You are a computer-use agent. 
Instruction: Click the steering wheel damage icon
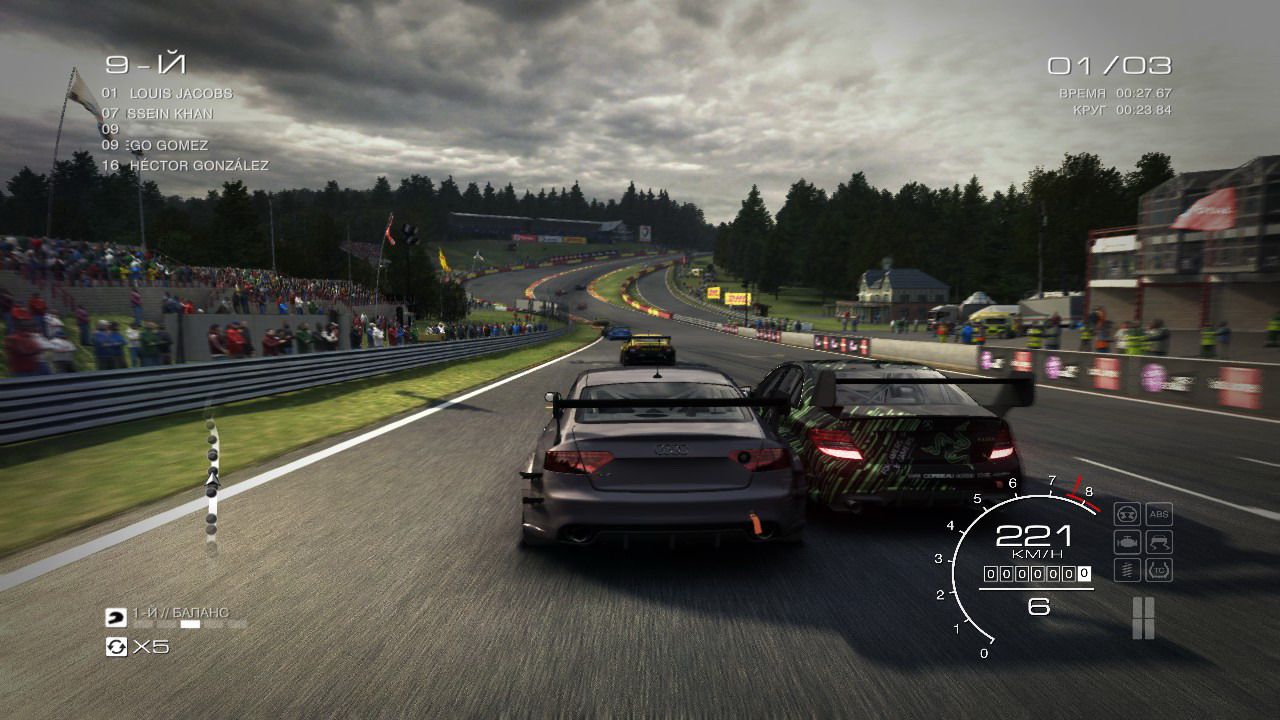pos(1127,514)
